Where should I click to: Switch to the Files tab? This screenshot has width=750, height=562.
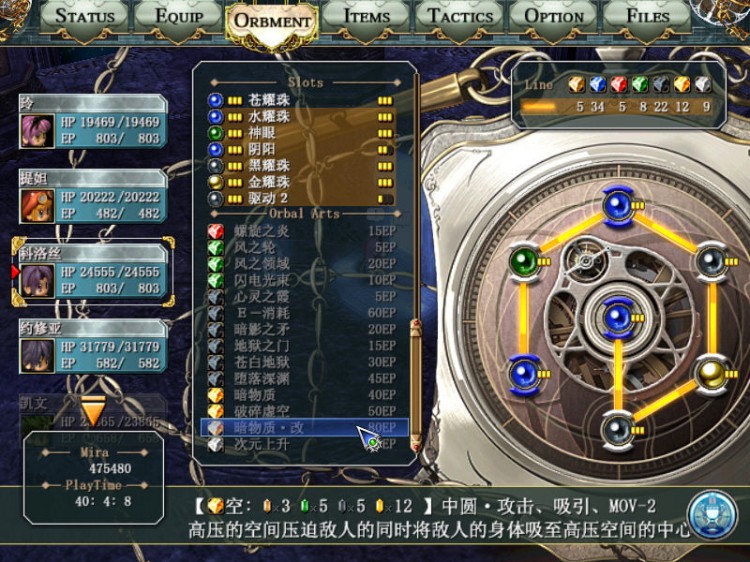tap(647, 15)
